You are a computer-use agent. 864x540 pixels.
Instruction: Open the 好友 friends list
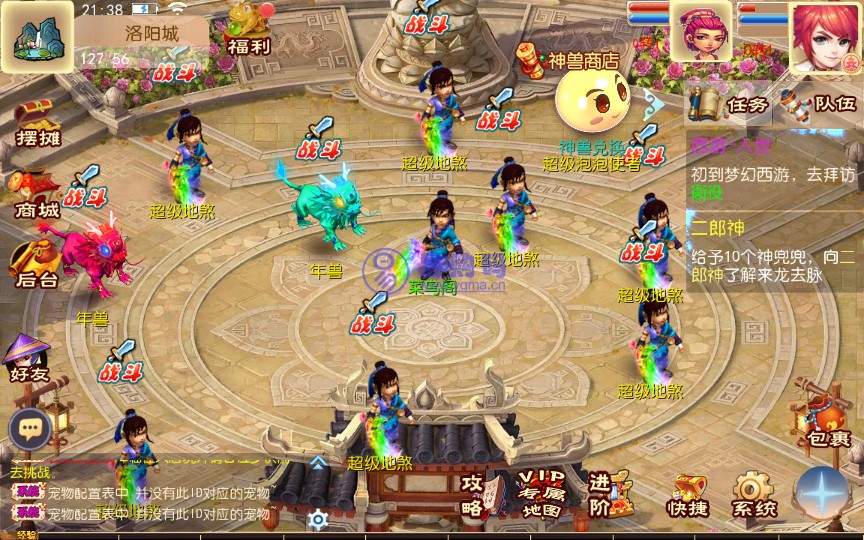pyautogui.click(x=27, y=359)
